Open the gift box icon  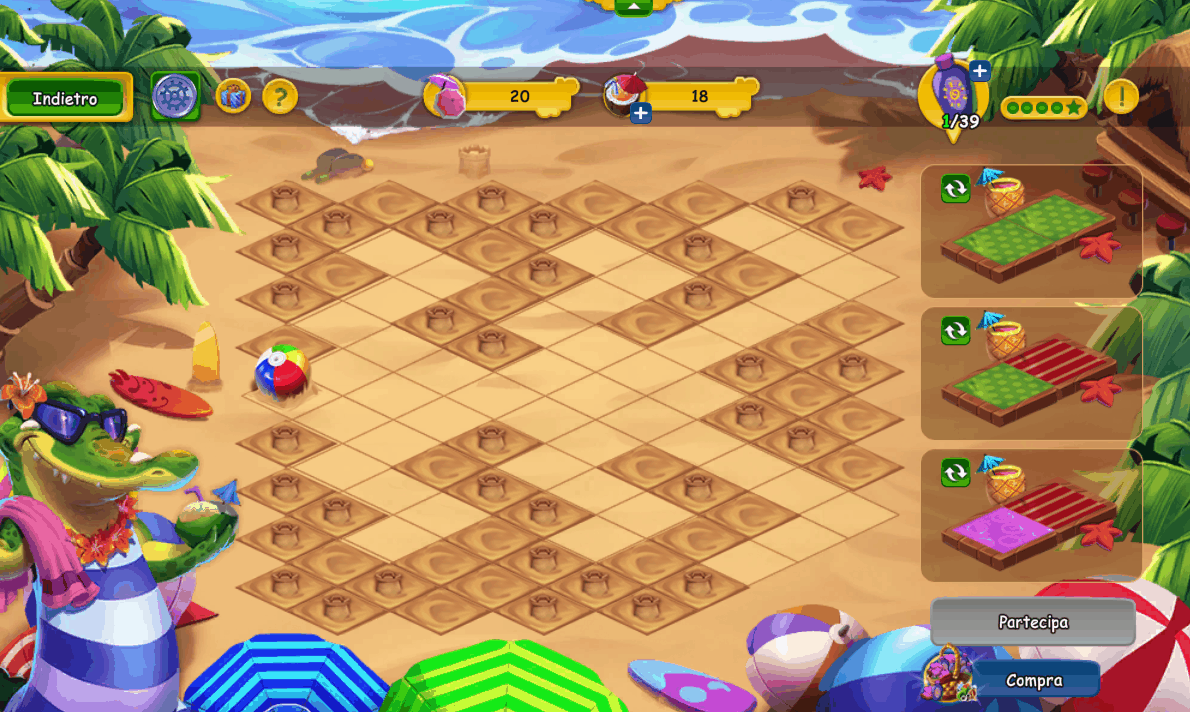(233, 96)
